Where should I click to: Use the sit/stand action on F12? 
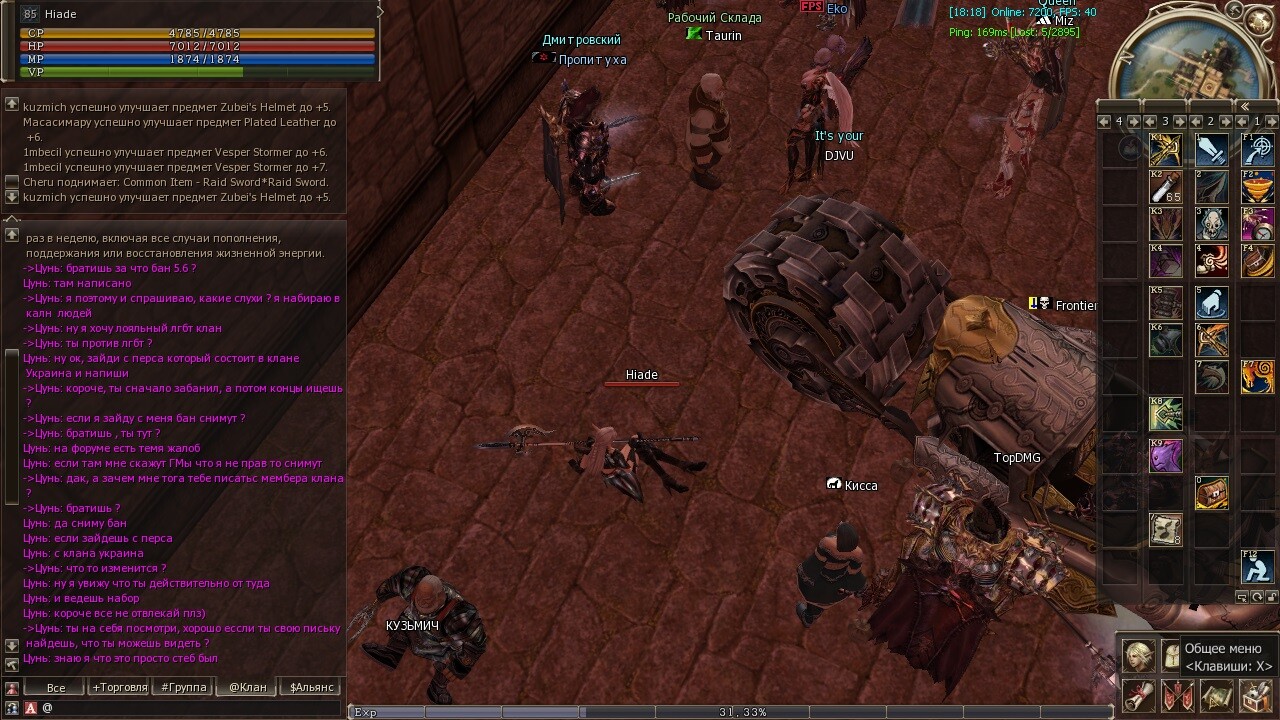[x=1257, y=567]
